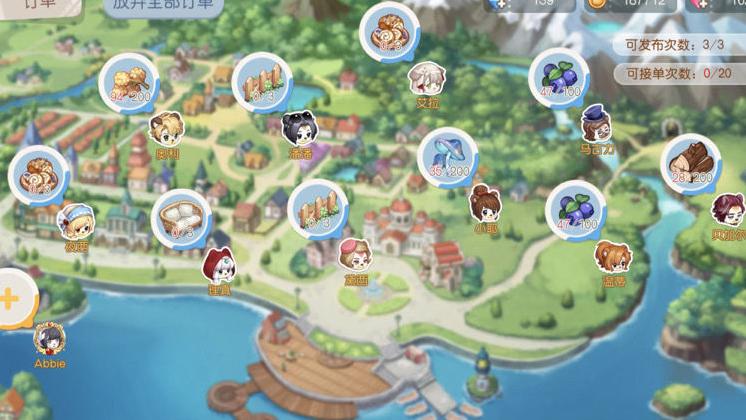This screenshot has width=746, height=420.
Task: Click the blue-hat character avatar
Action: (x=596, y=124)
